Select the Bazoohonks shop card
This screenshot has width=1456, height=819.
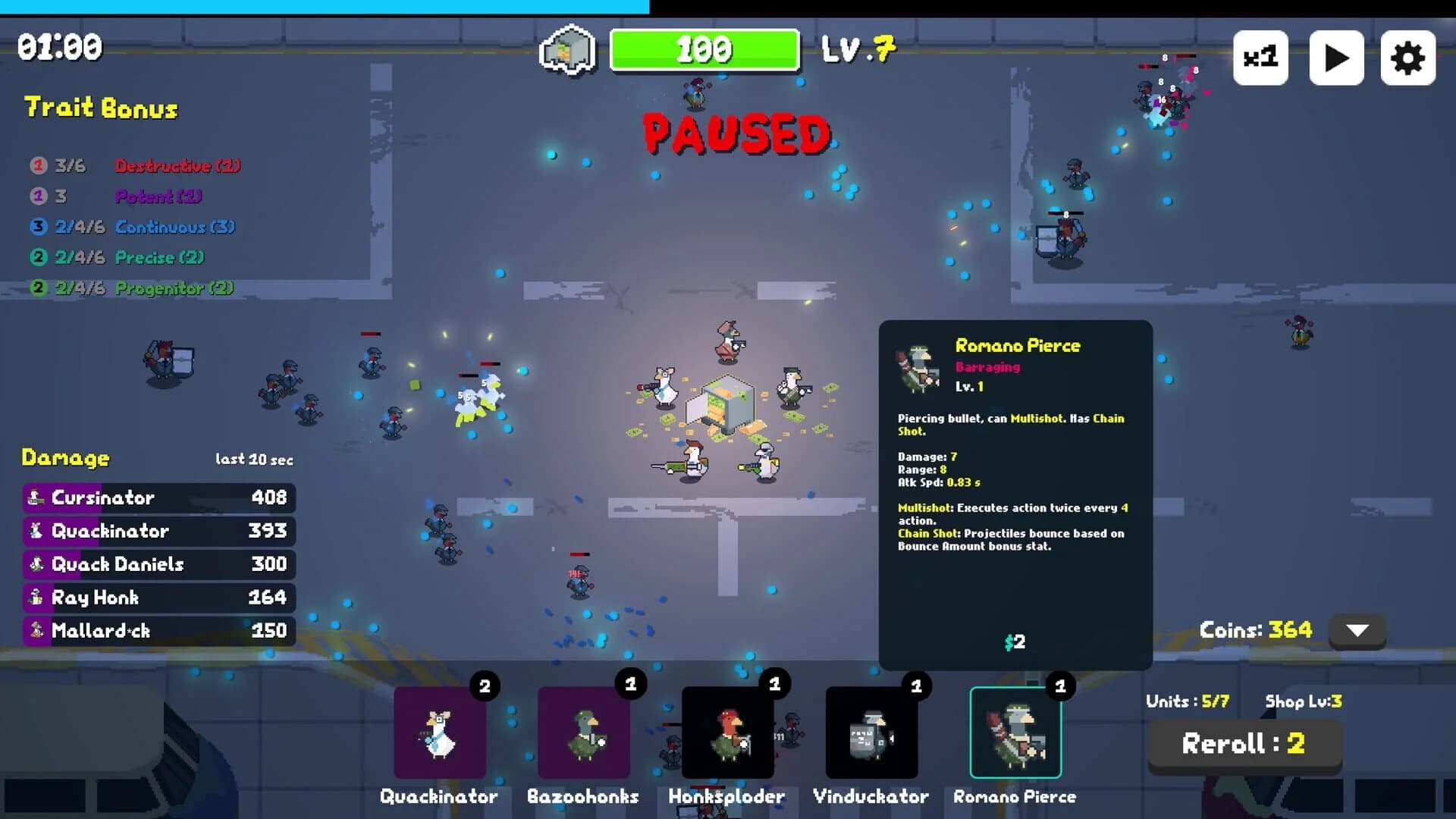(583, 732)
